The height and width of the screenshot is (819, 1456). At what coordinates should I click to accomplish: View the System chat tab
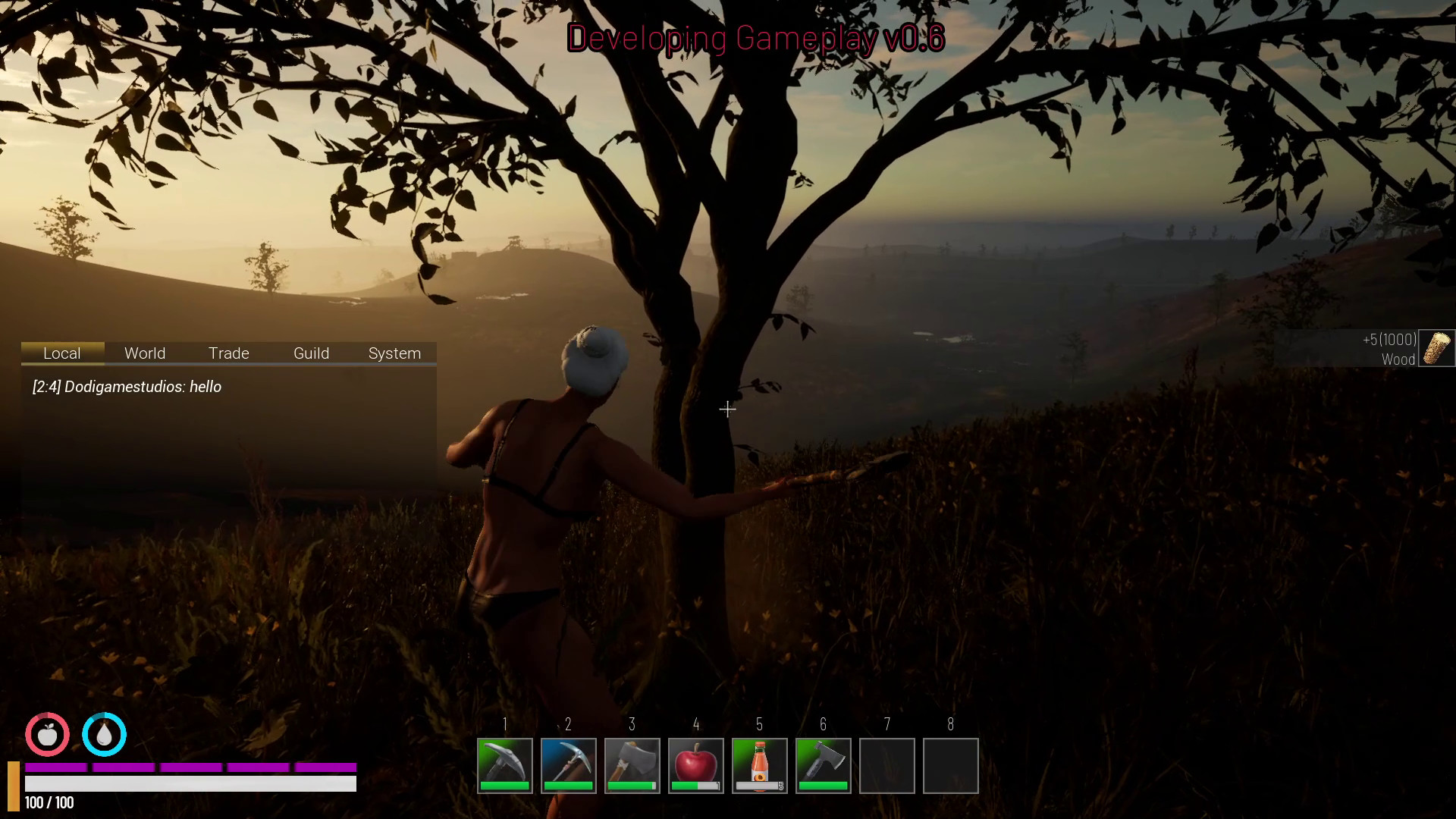(394, 353)
